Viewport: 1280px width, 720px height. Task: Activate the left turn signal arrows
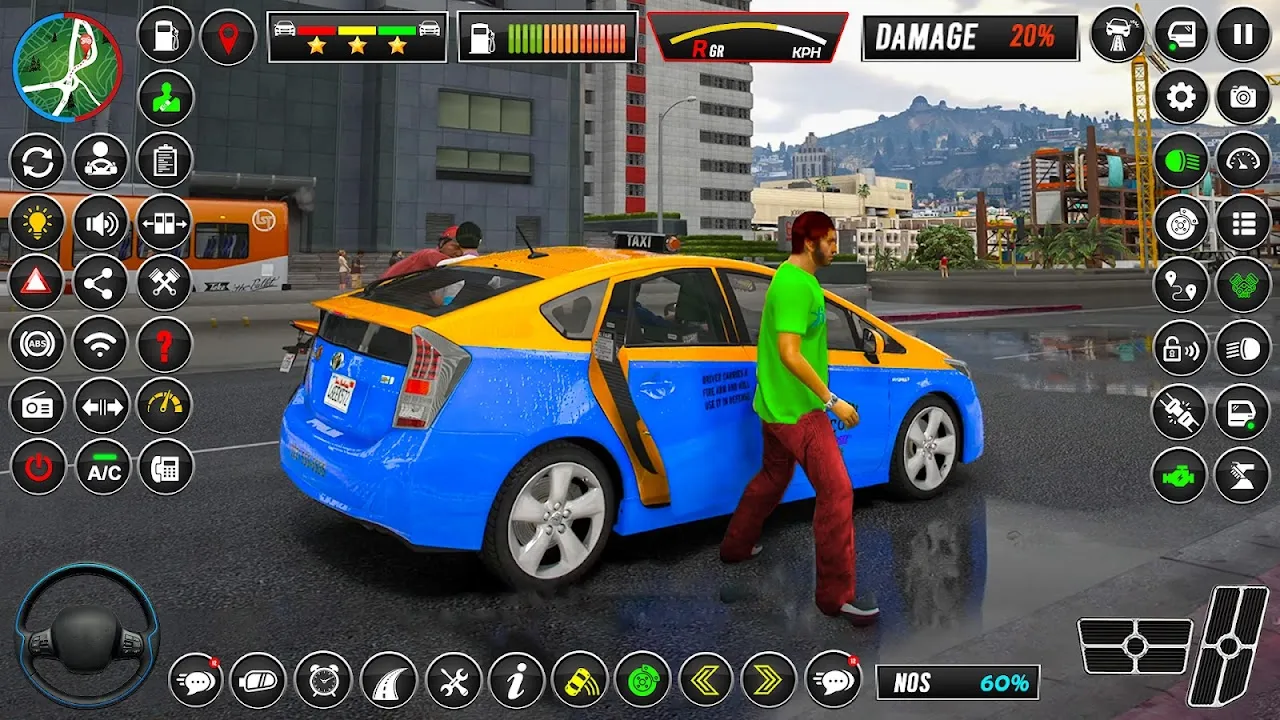tap(706, 681)
